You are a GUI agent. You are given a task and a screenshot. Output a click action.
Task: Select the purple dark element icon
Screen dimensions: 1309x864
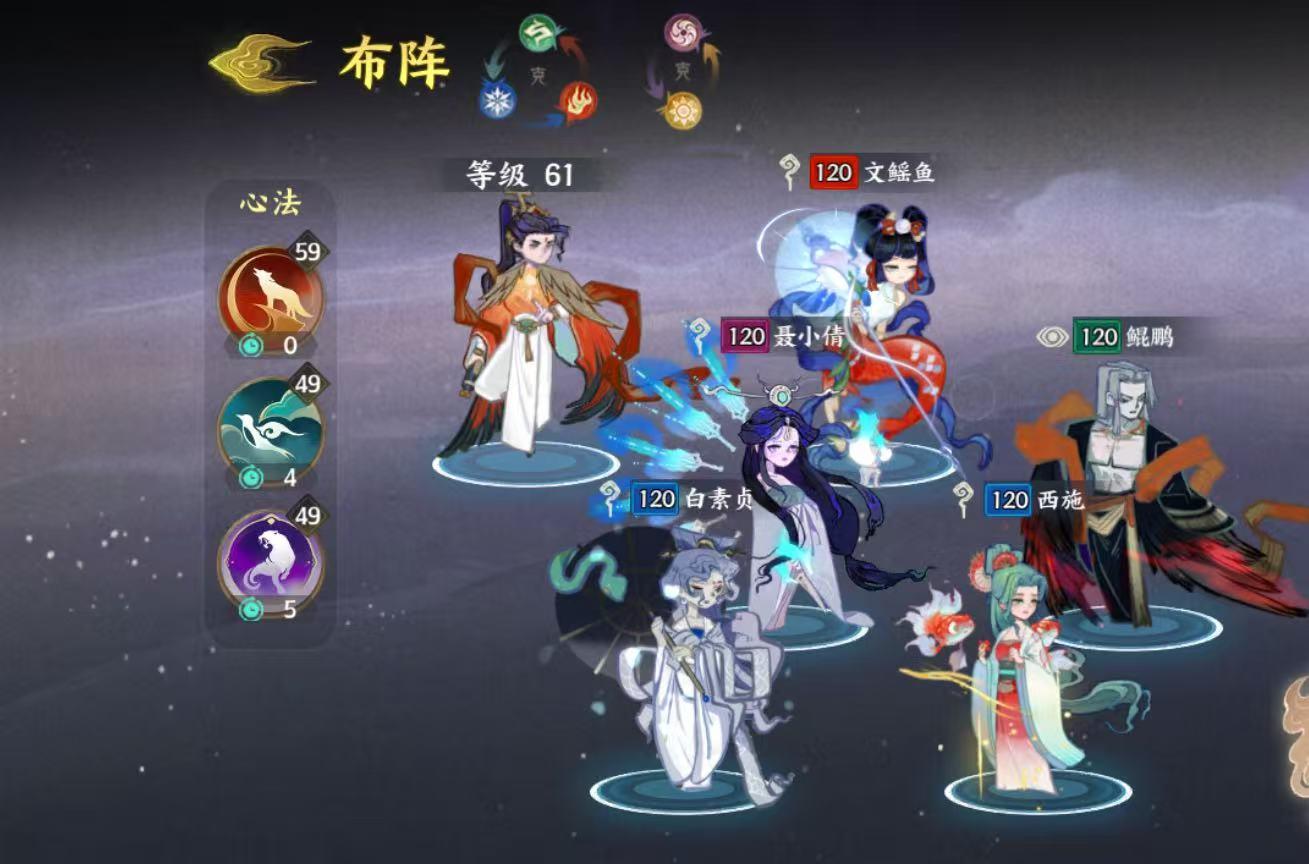point(685,32)
